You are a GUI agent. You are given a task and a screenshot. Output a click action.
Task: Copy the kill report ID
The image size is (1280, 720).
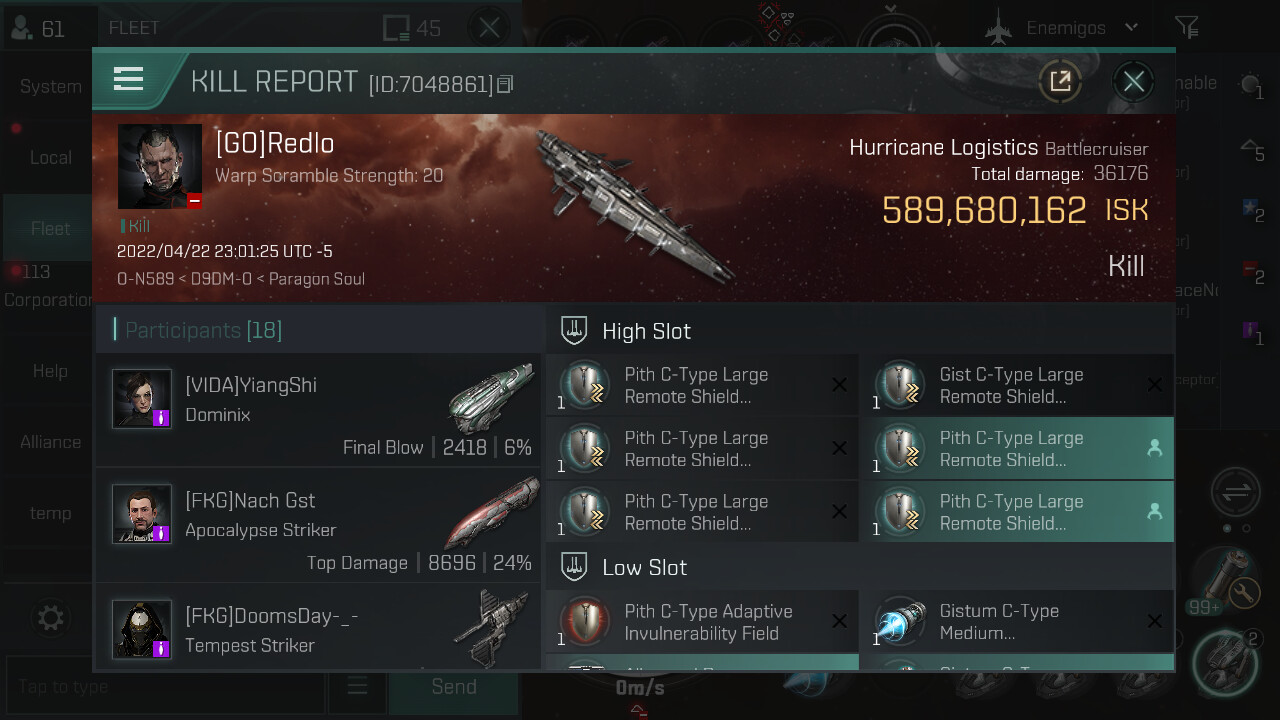506,84
